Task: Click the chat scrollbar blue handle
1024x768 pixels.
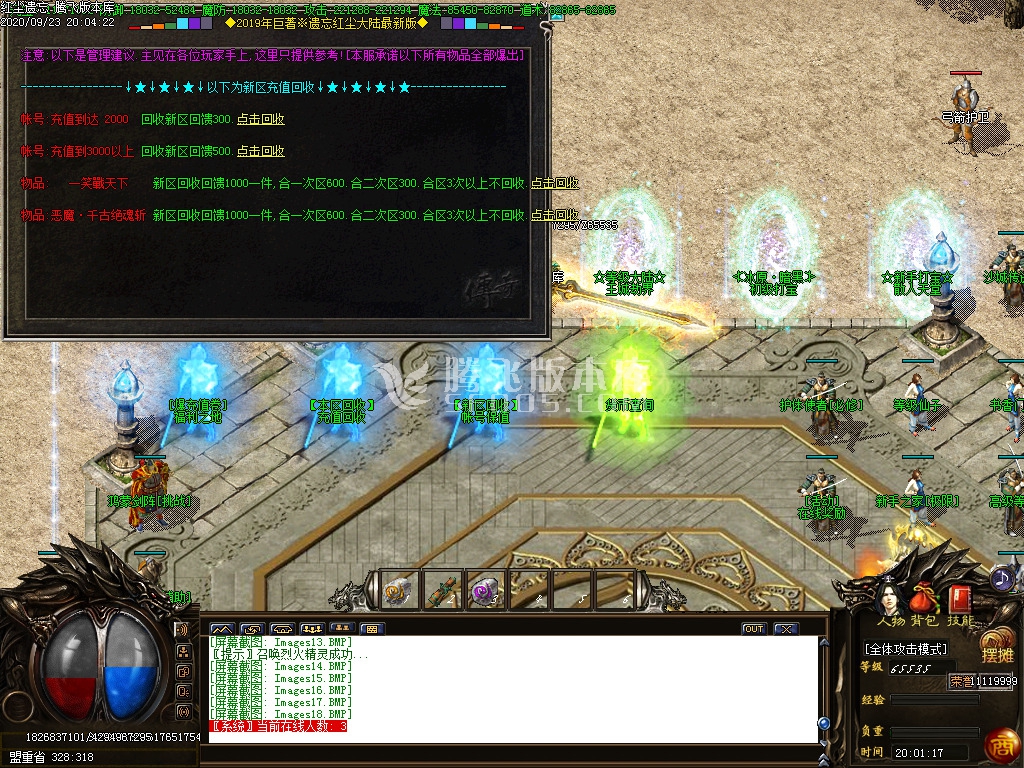Action: click(824, 722)
